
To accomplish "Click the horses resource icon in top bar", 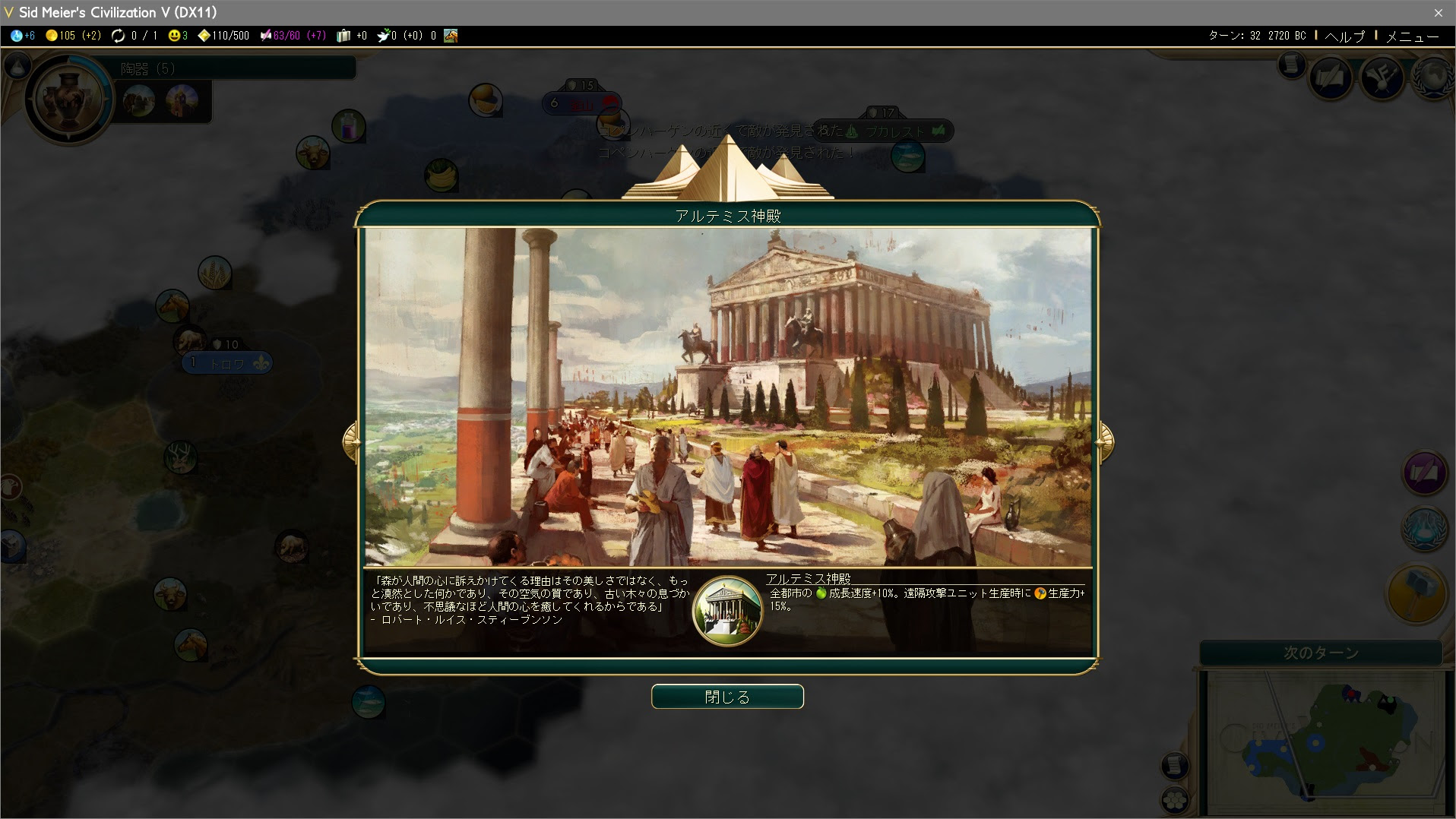I will tap(452, 35).
